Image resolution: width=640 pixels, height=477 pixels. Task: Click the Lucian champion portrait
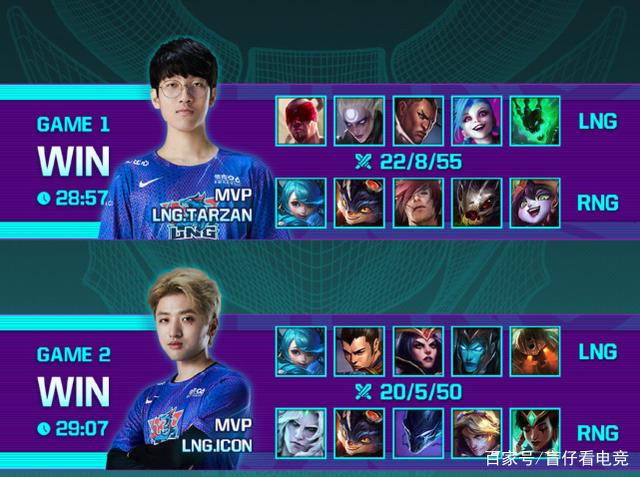(418, 121)
